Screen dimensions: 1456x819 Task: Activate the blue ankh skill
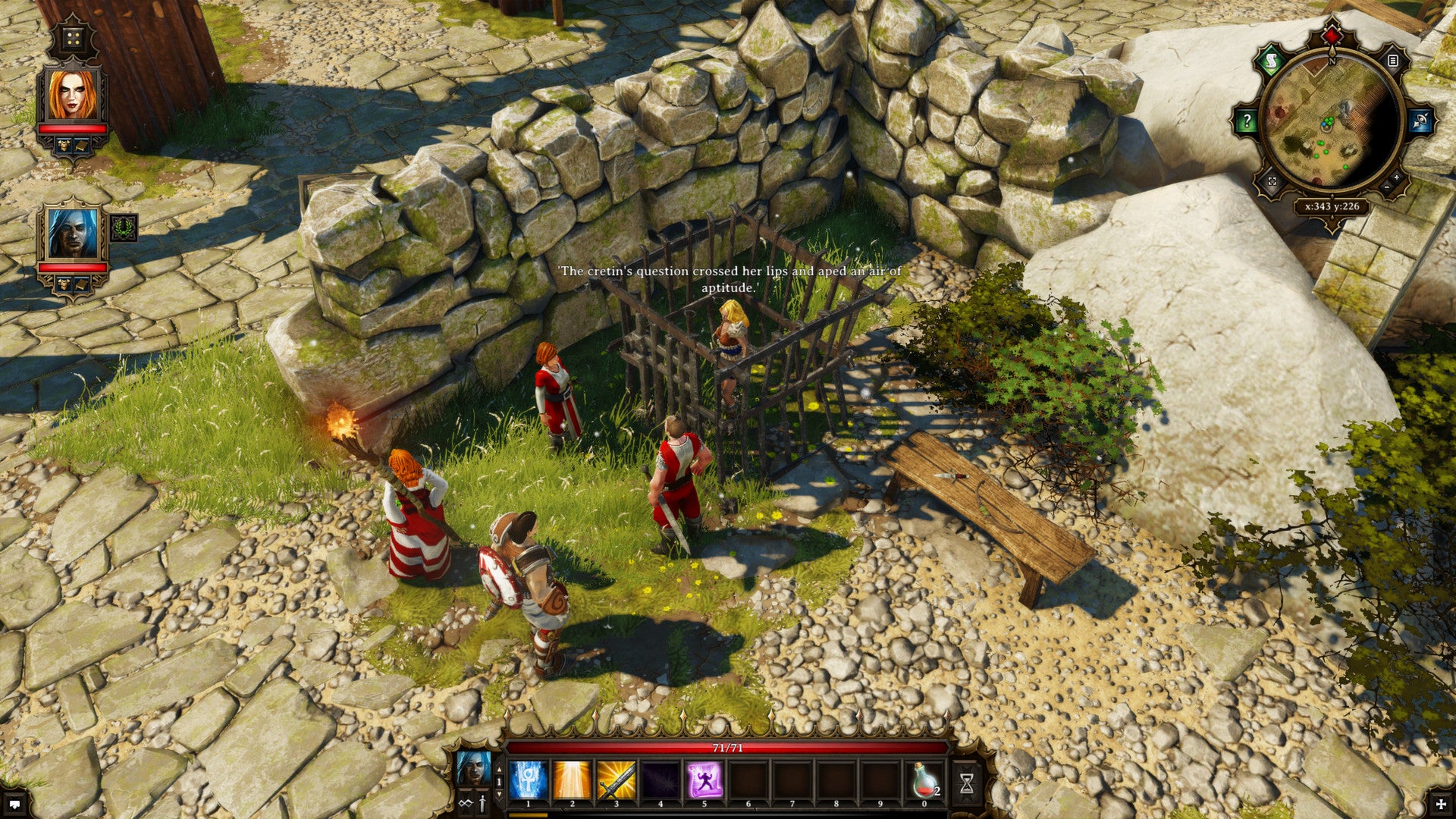click(x=529, y=780)
